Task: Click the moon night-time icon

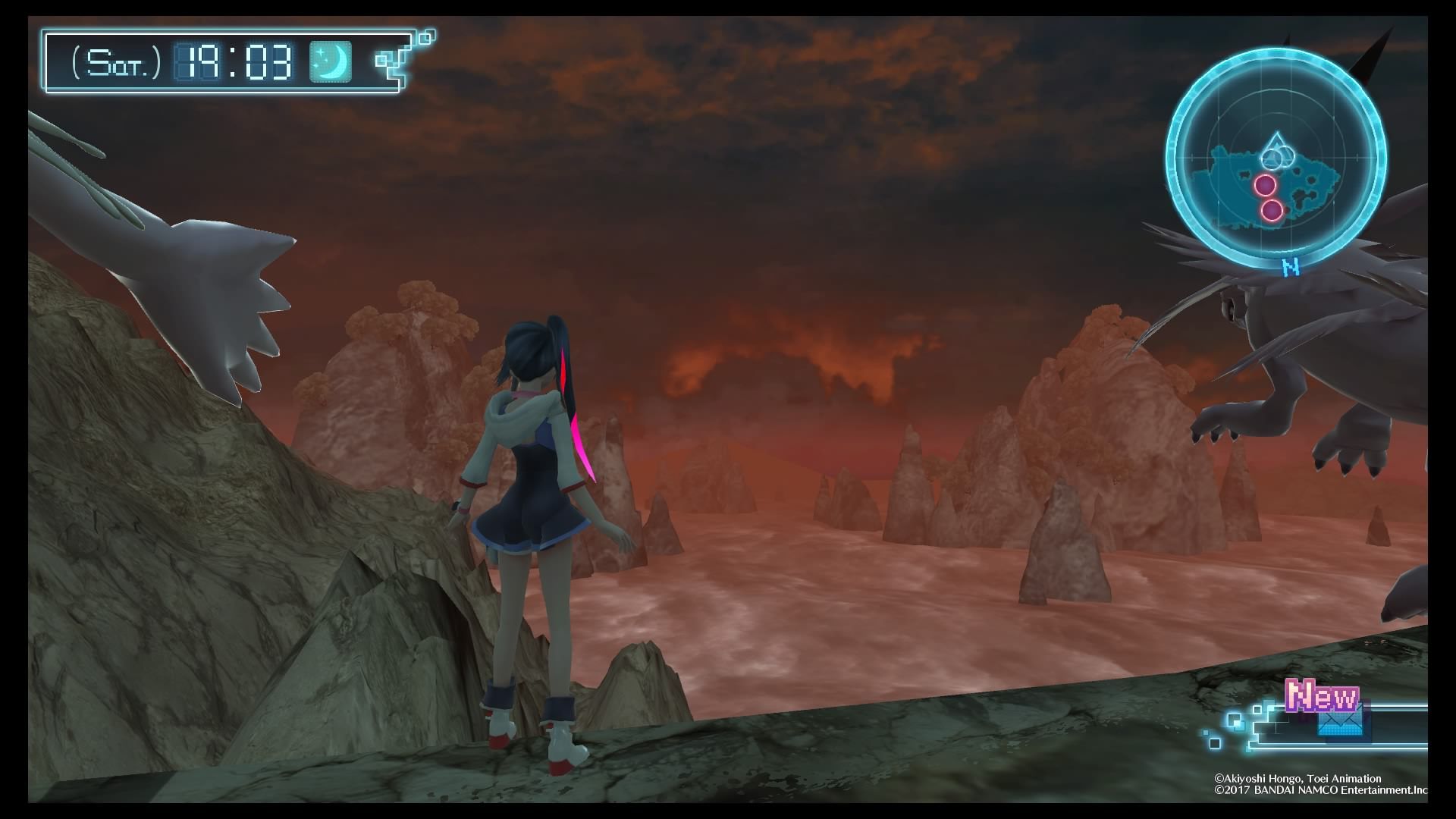Action: coord(331,61)
